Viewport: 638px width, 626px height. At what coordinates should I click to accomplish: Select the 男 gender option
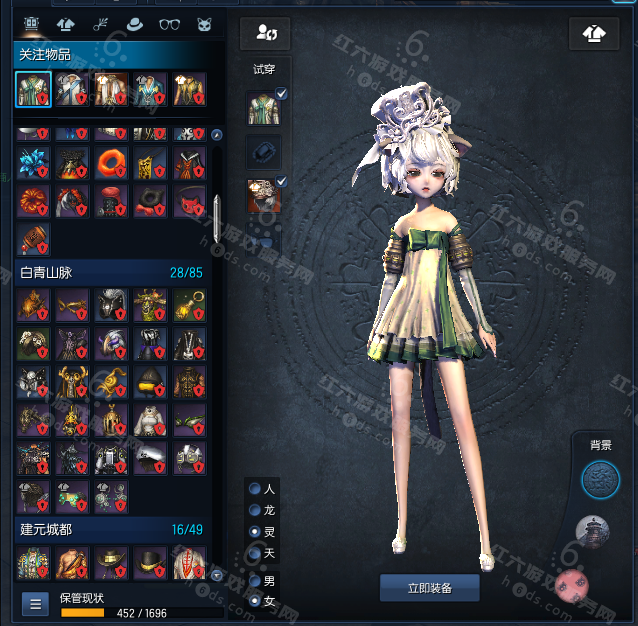click(256, 580)
